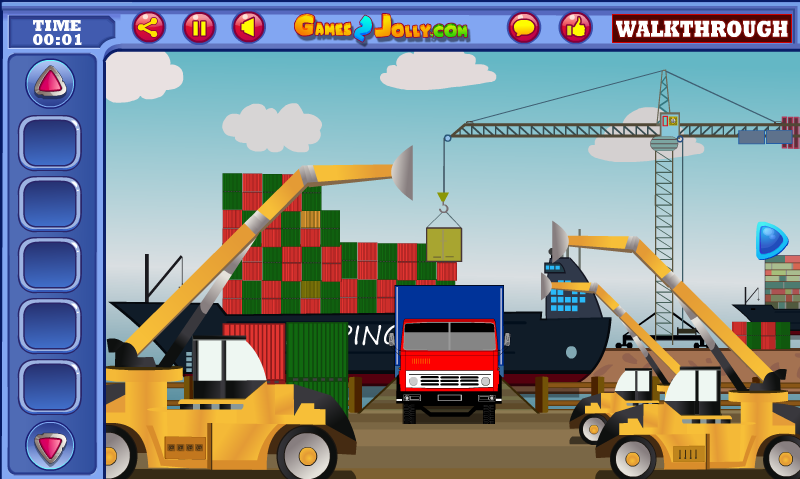The image size is (800, 479).
Task: Move inventory down with the down arrow
Action: [50, 444]
